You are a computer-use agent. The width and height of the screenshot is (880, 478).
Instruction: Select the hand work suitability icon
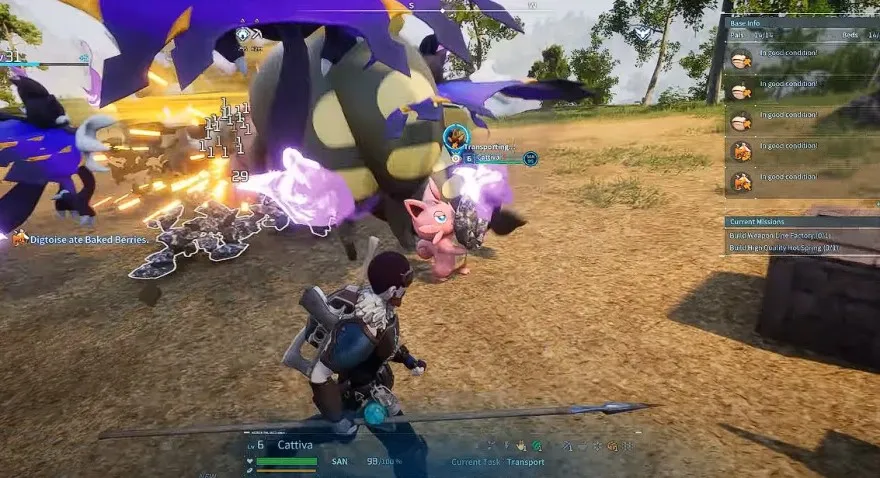coord(521,446)
